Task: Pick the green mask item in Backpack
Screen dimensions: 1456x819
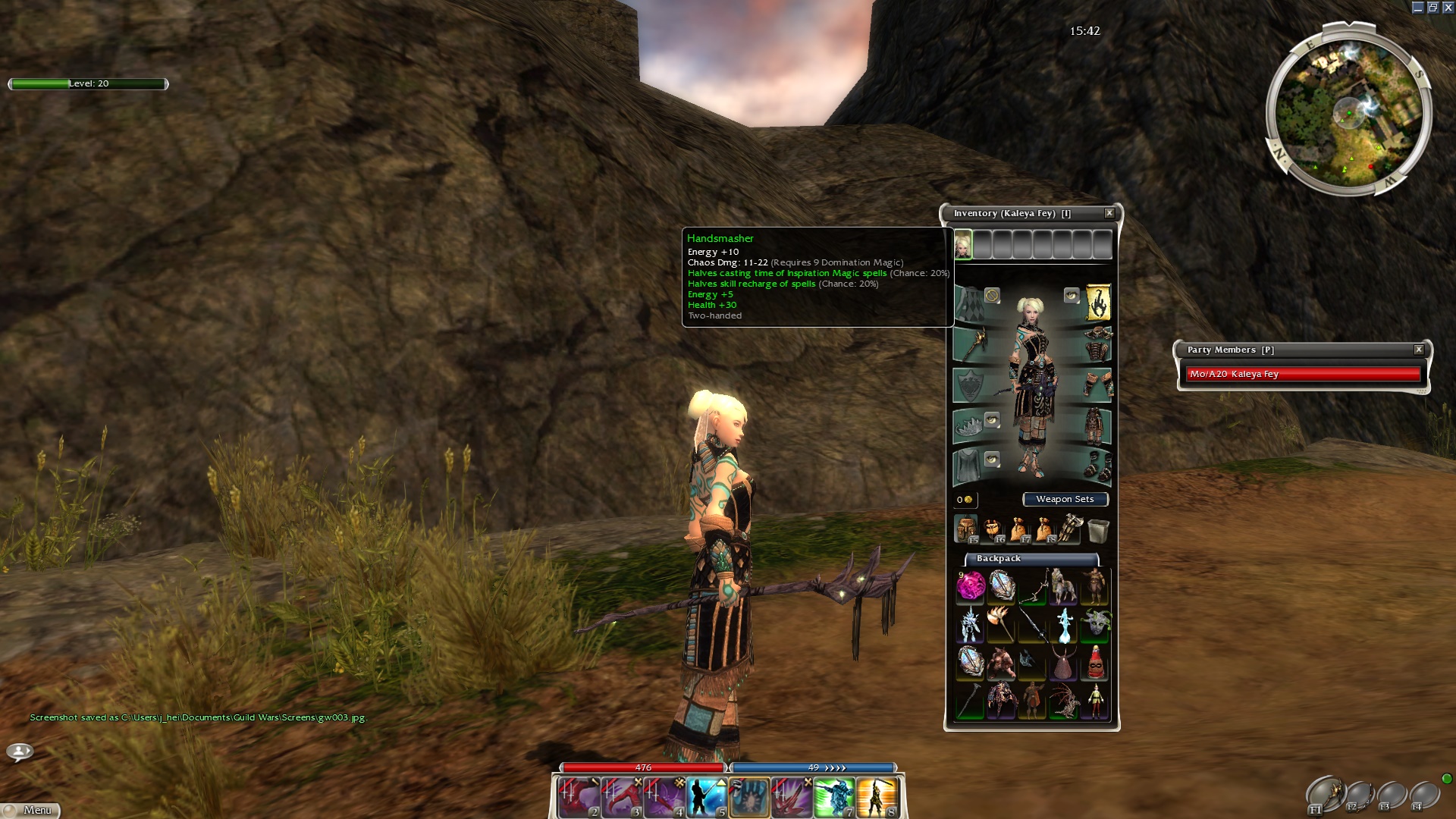Action: coord(1094,624)
